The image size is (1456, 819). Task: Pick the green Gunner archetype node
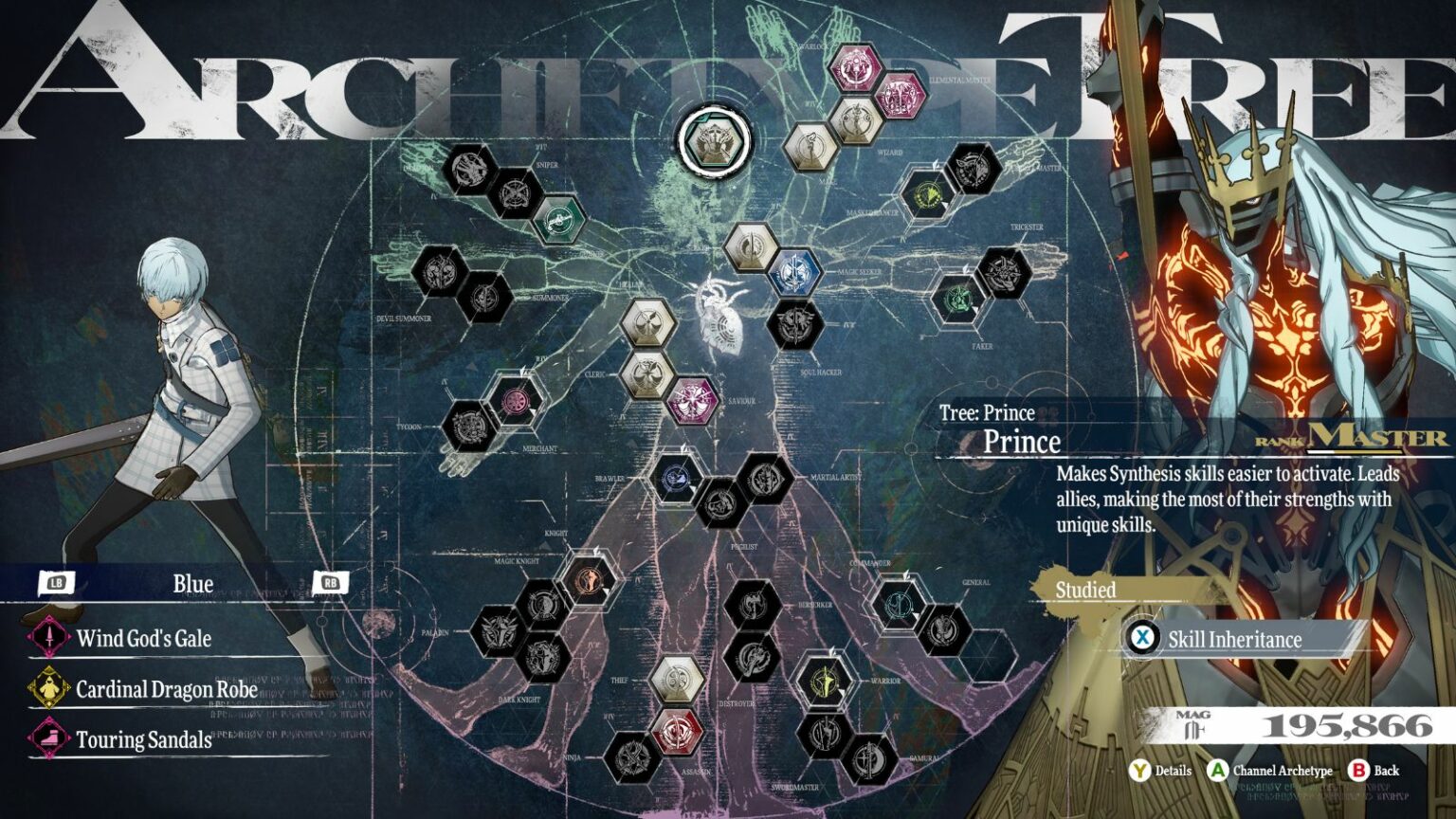[558, 220]
